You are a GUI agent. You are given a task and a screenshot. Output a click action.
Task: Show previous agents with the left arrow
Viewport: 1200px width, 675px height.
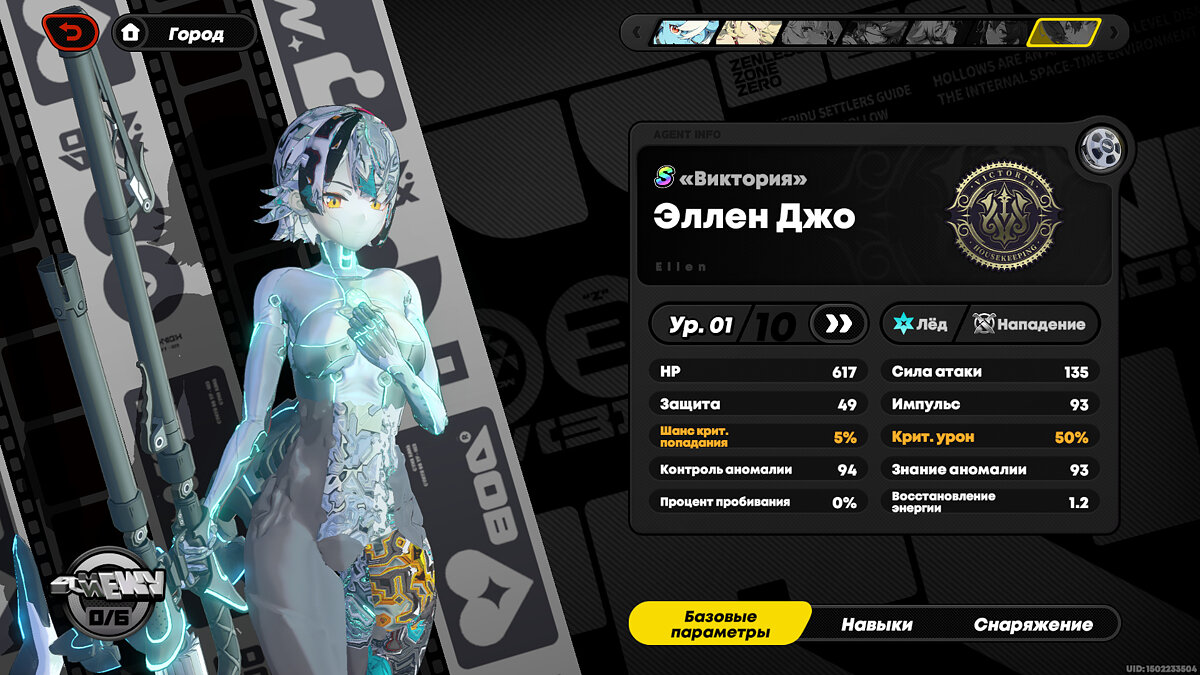pyautogui.click(x=635, y=33)
